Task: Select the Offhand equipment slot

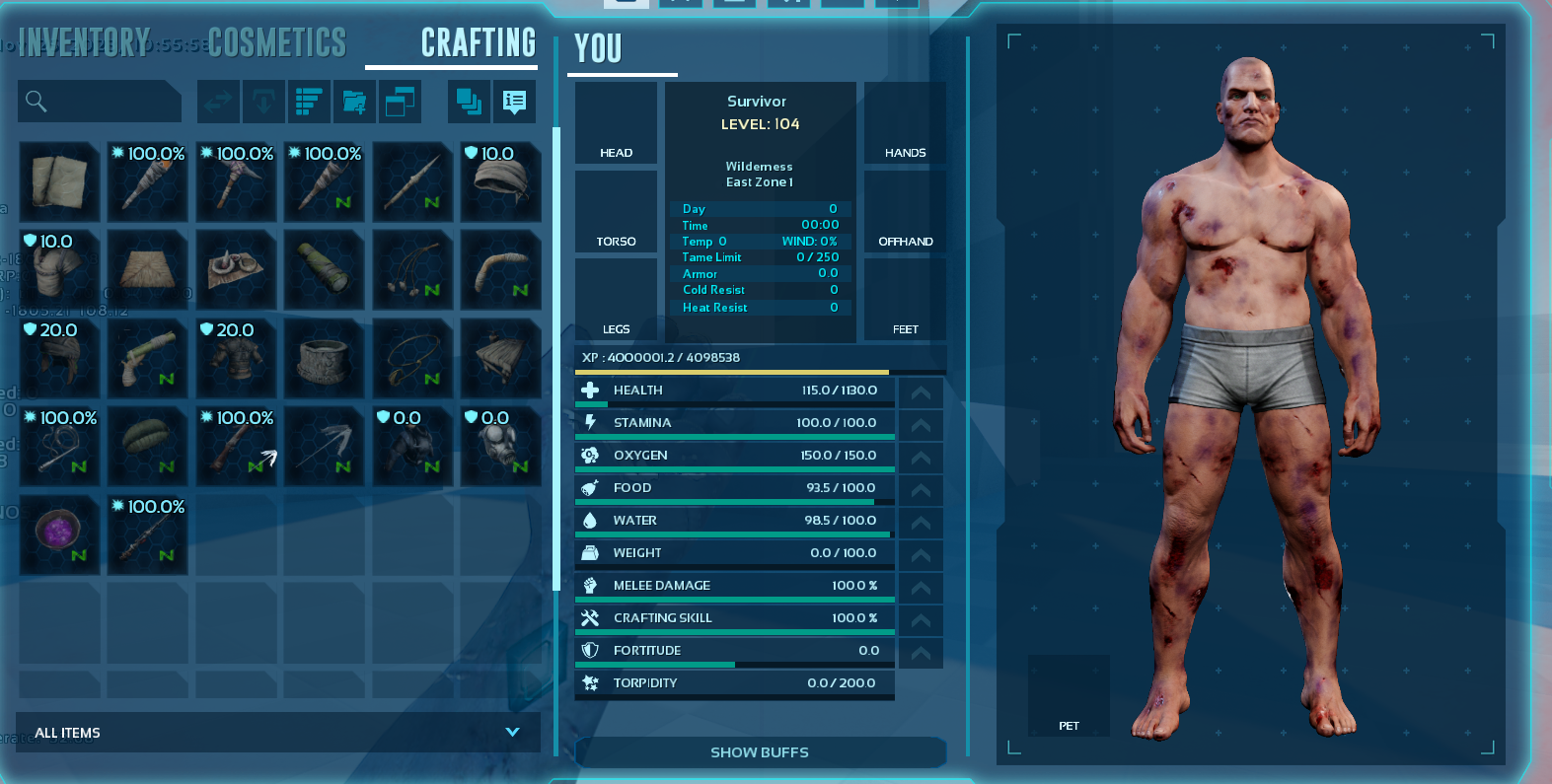Action: tap(905, 212)
